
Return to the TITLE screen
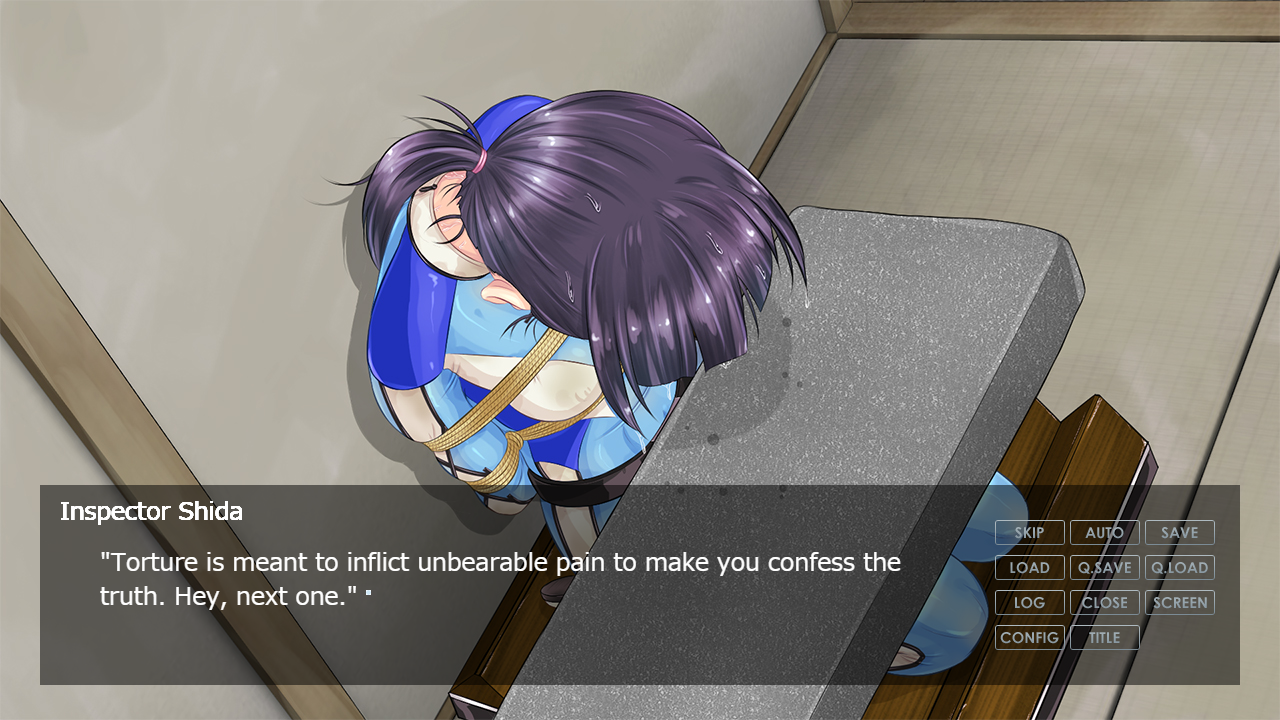coord(1104,638)
